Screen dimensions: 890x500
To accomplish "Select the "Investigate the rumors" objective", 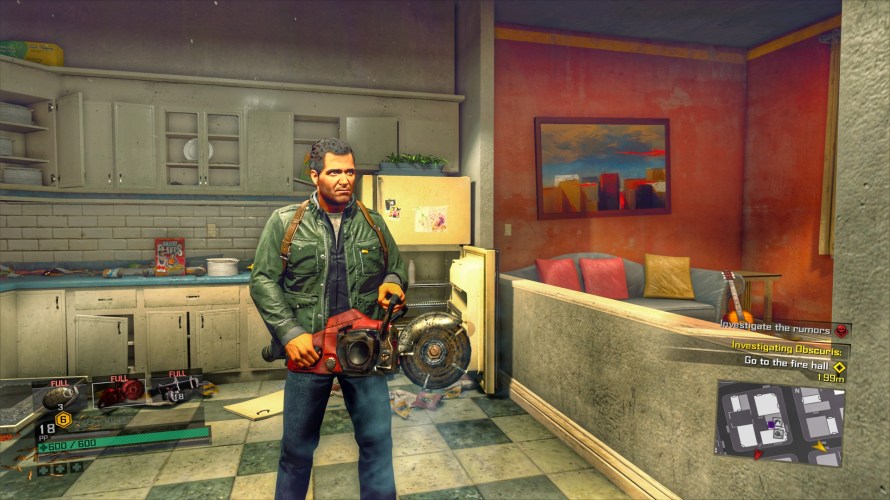I will click(x=777, y=329).
